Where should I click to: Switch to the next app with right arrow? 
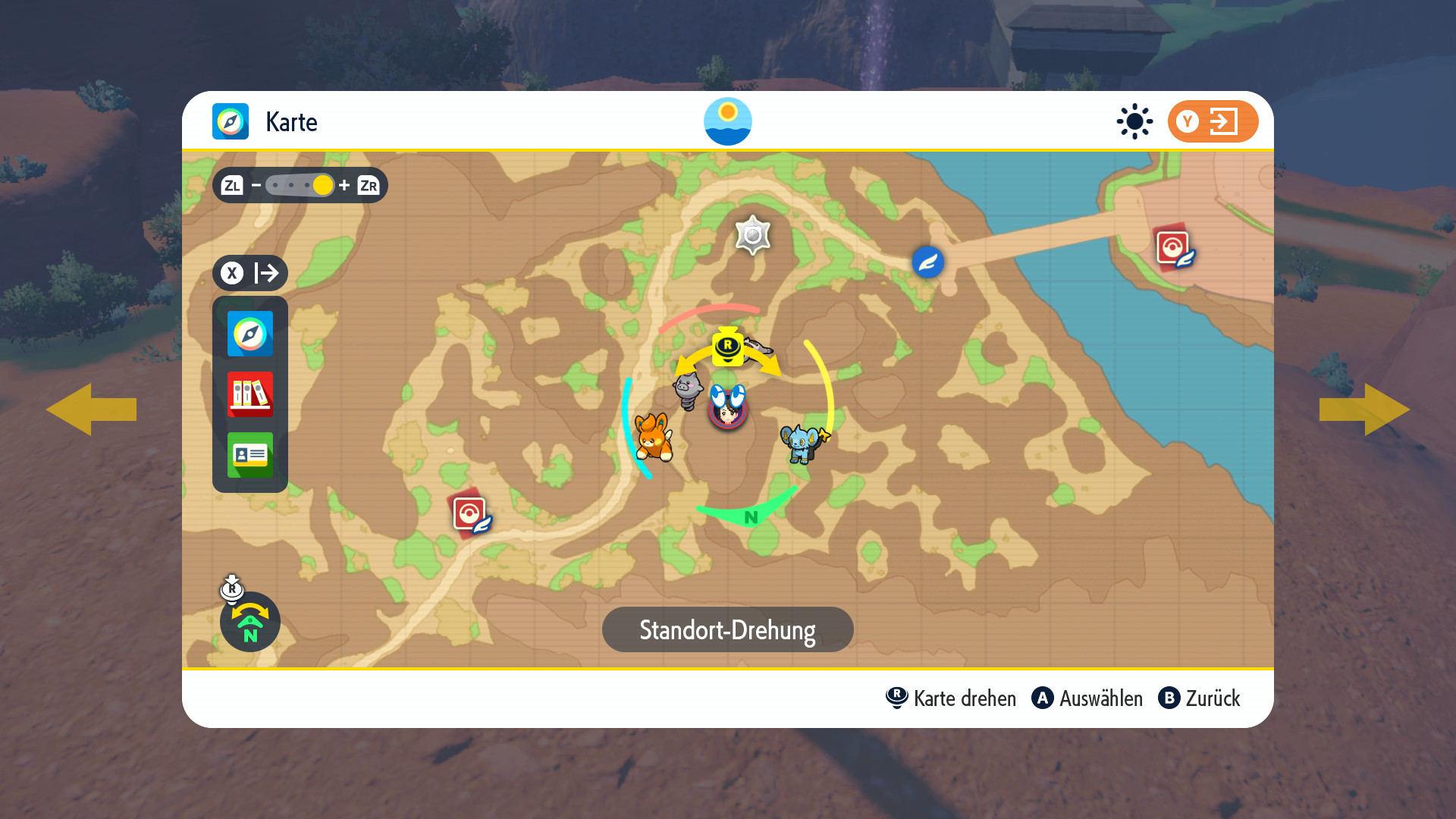click(x=1364, y=409)
